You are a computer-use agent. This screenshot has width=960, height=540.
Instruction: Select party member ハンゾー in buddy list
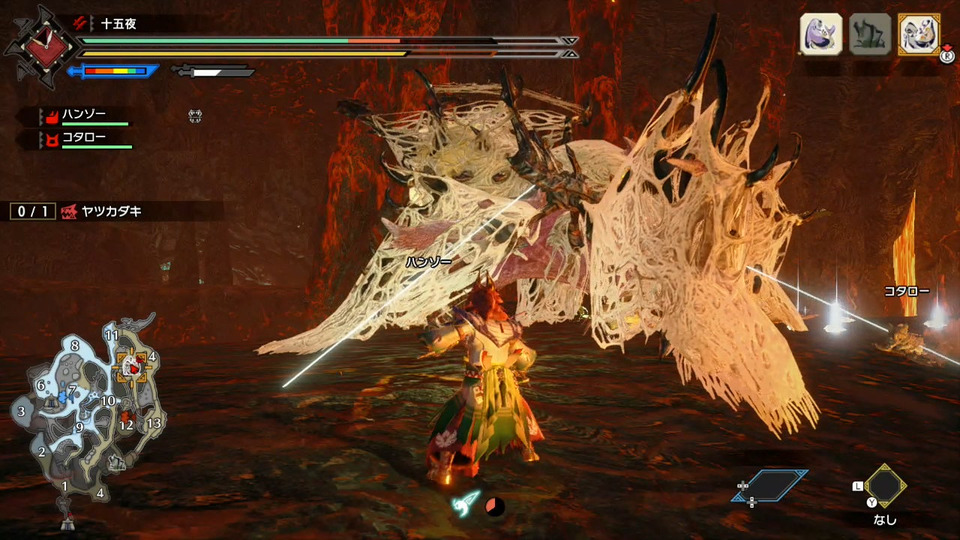click(x=84, y=116)
